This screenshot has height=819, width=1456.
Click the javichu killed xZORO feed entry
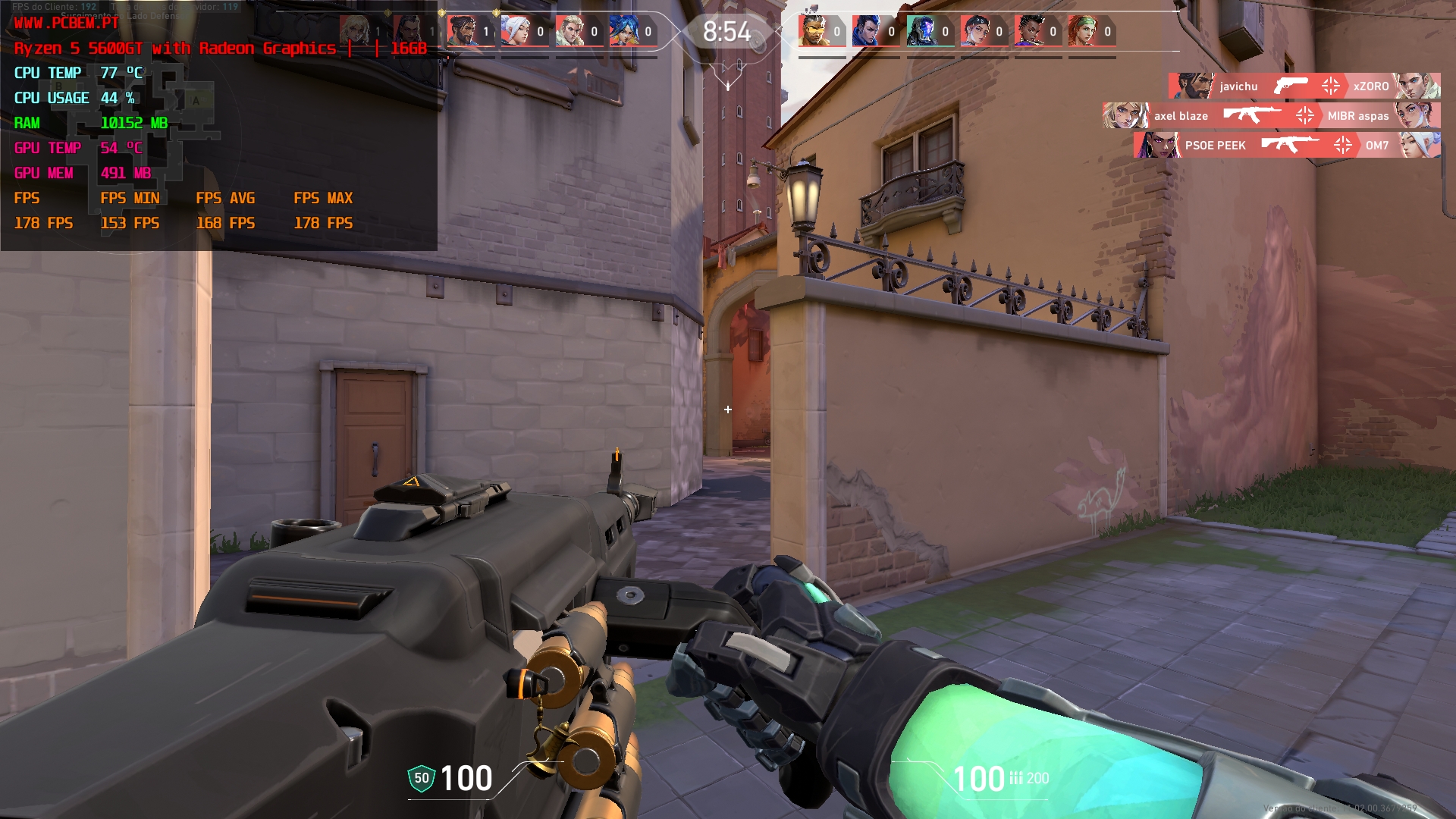tap(1304, 86)
